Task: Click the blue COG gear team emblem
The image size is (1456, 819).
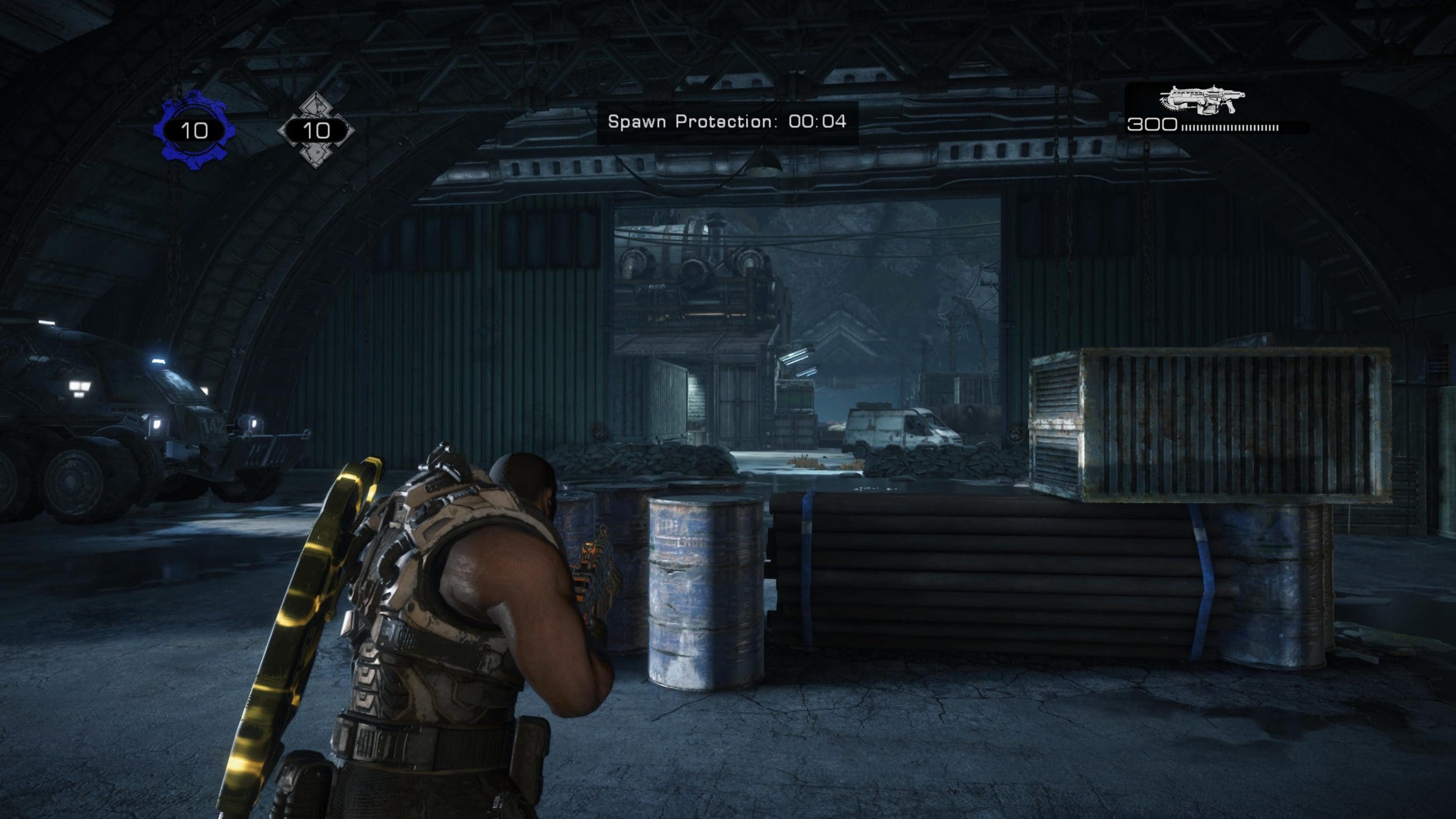Action: 194,130
